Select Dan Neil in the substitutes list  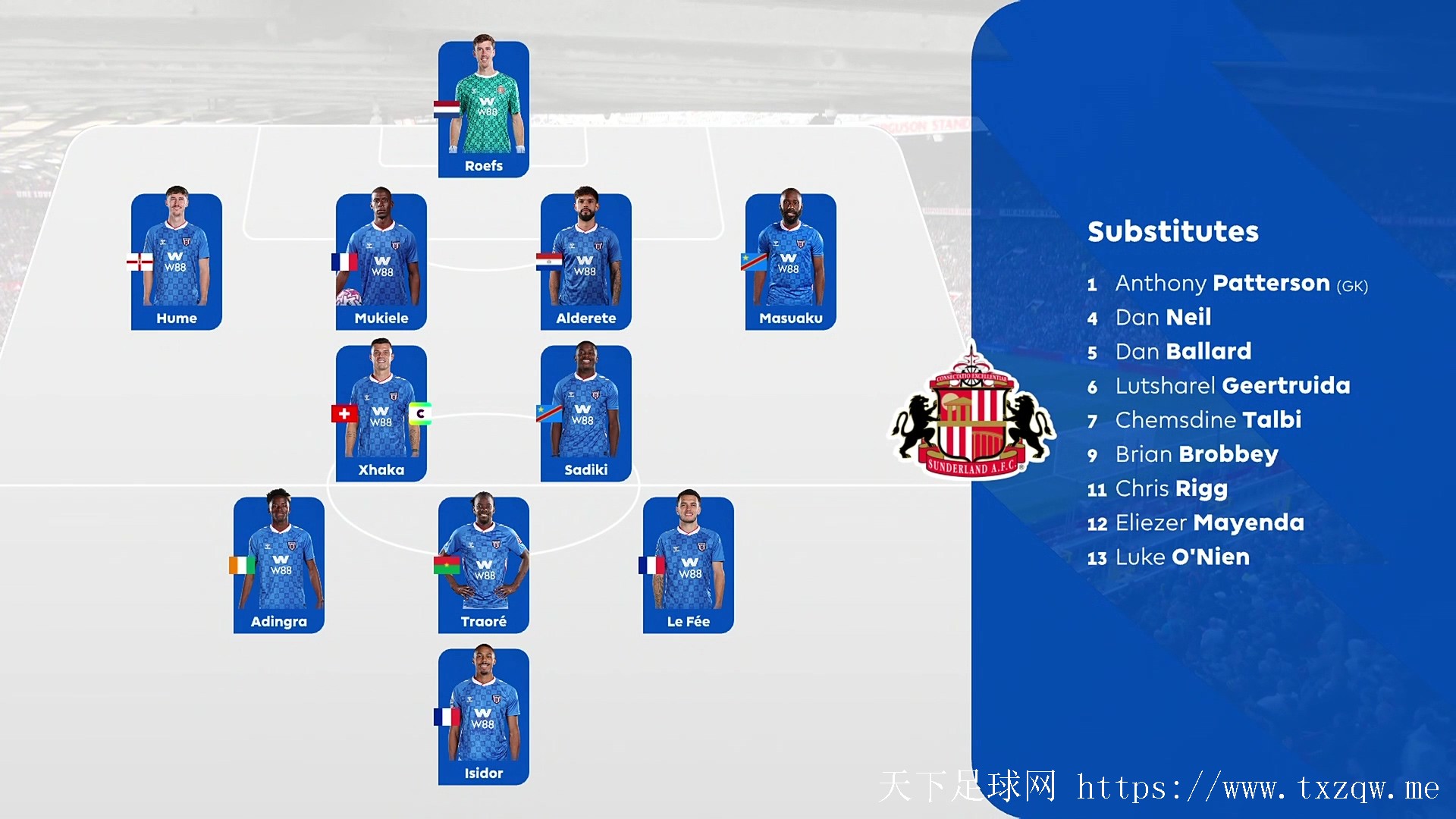point(1163,318)
